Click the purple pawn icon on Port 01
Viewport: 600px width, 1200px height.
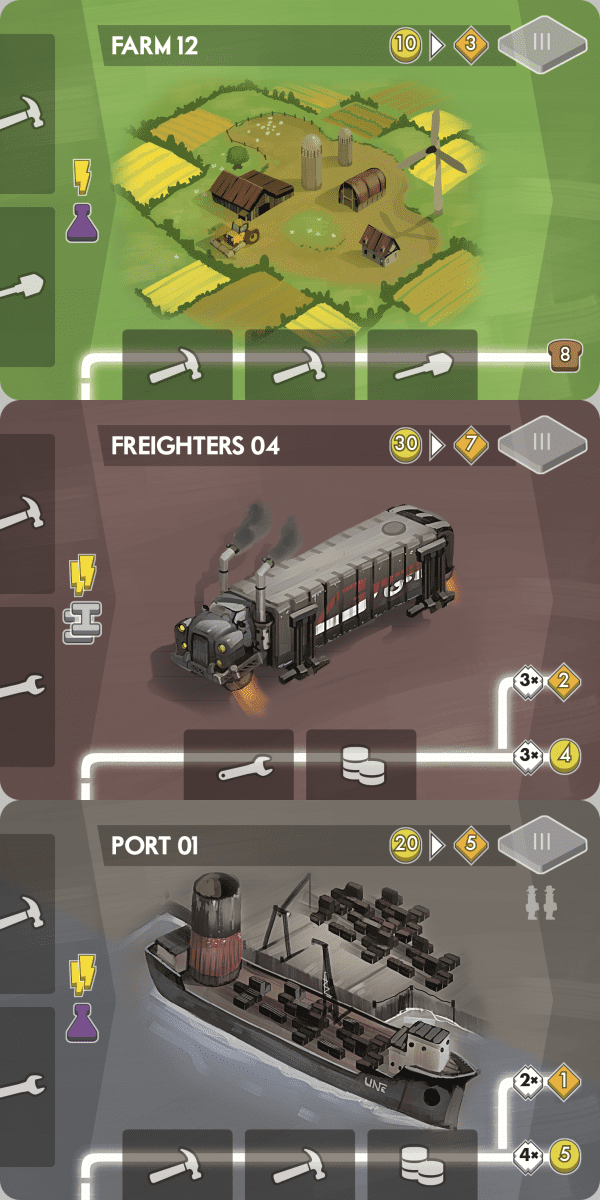82,1024
